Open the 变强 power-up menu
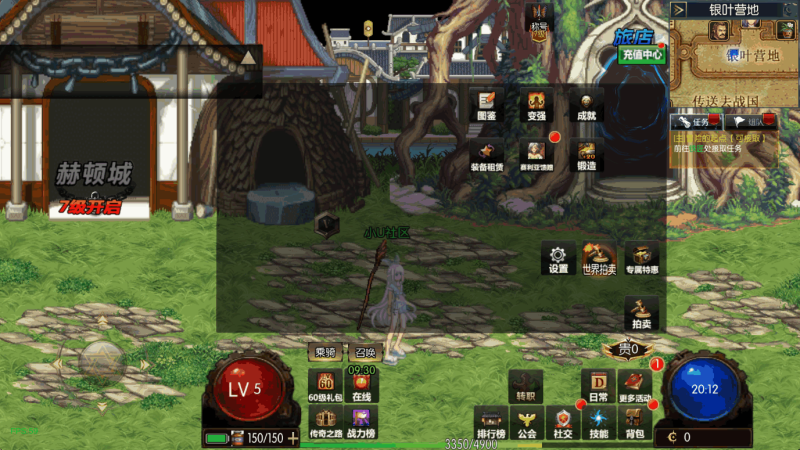800x450 pixels. pyautogui.click(x=537, y=103)
